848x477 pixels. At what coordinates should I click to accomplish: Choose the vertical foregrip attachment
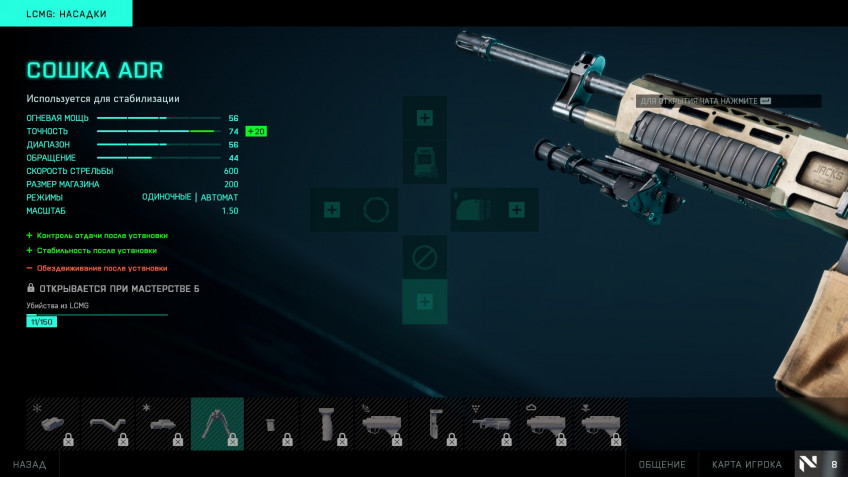click(326, 424)
